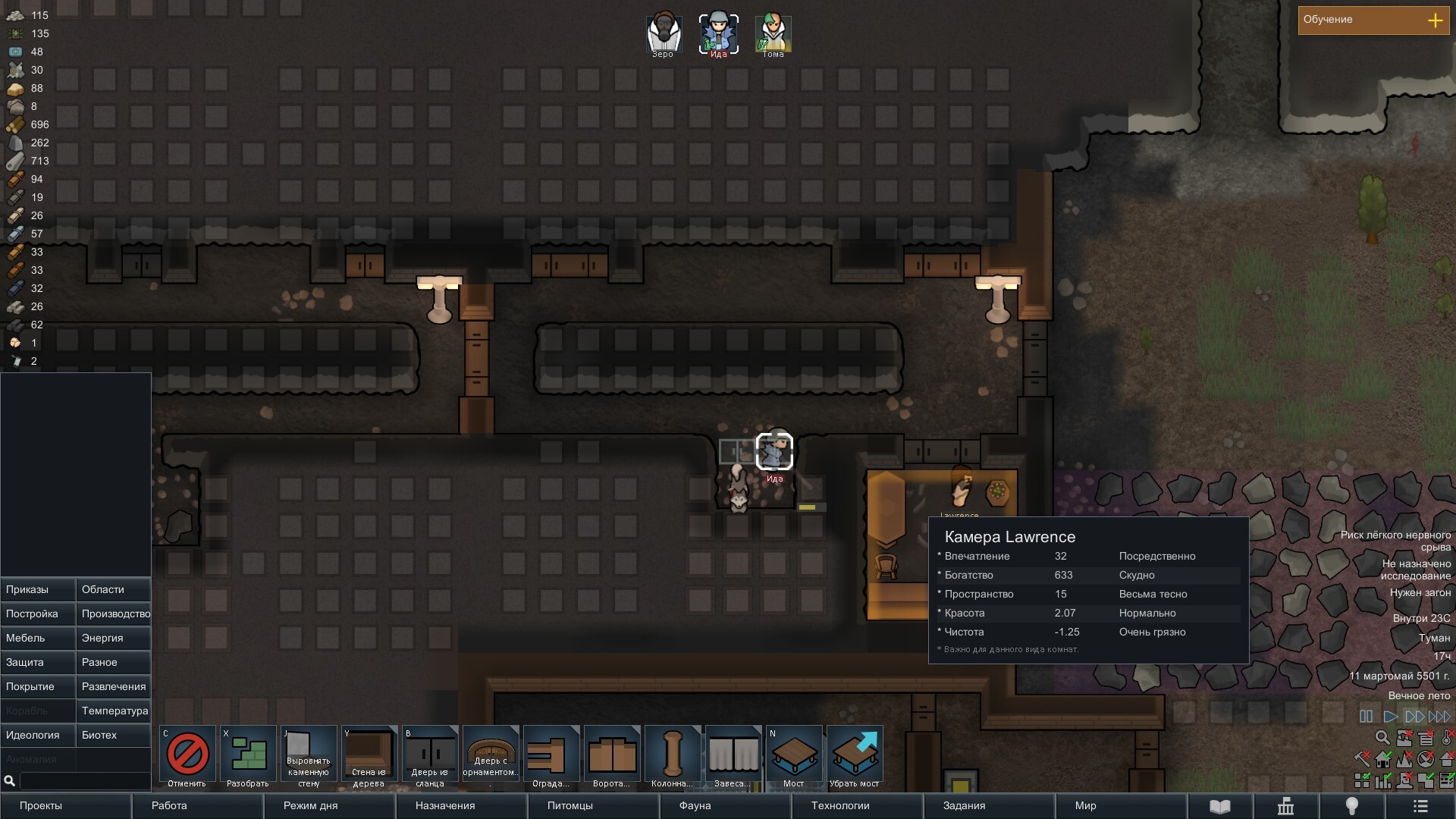Open the Температура category
Viewport: 1456px width, 819px height.
click(x=114, y=711)
